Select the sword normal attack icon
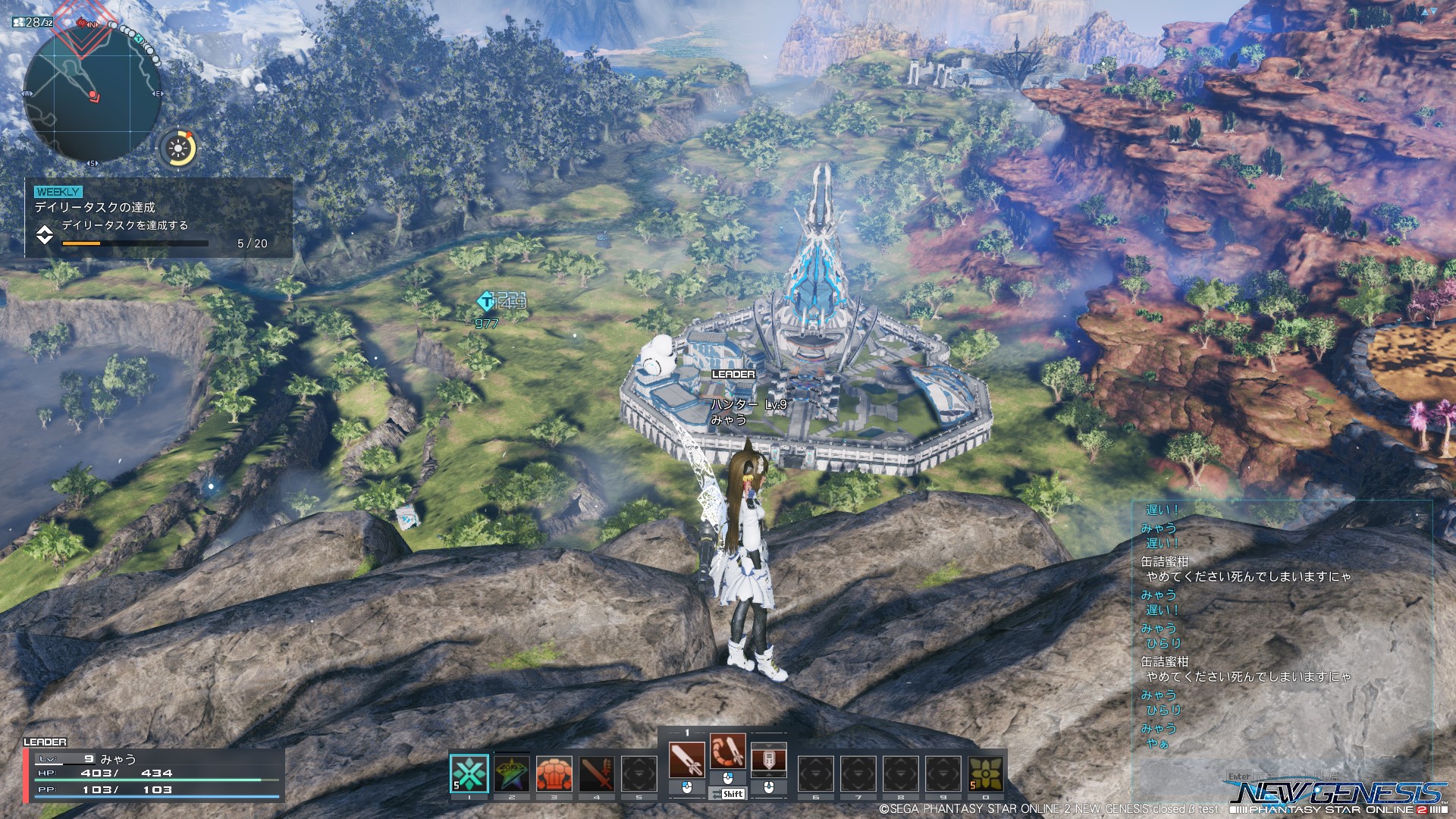The image size is (1456, 819). point(687,759)
